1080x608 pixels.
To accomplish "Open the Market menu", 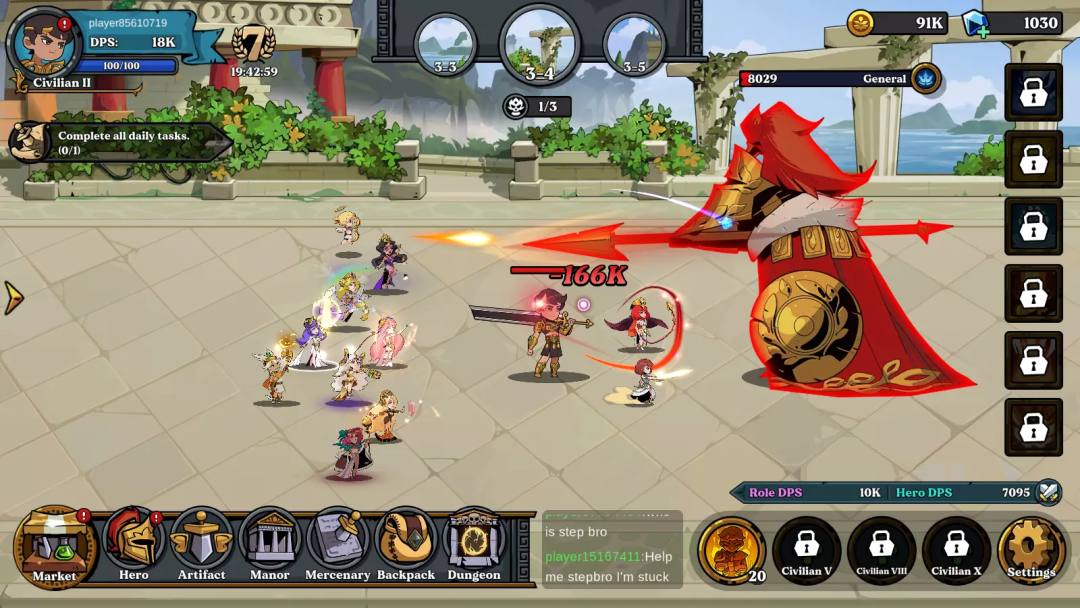I will point(54,546).
